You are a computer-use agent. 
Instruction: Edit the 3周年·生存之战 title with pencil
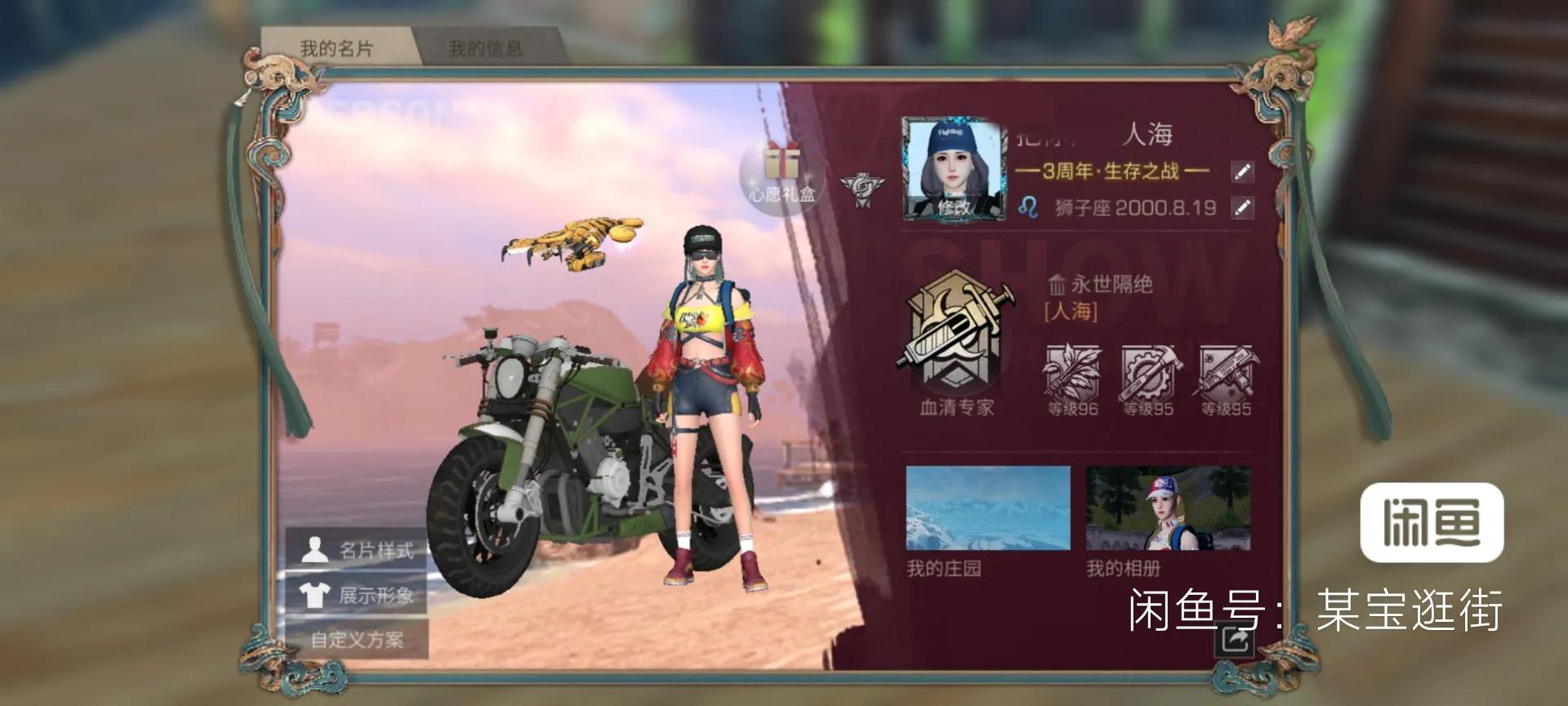click(1241, 172)
